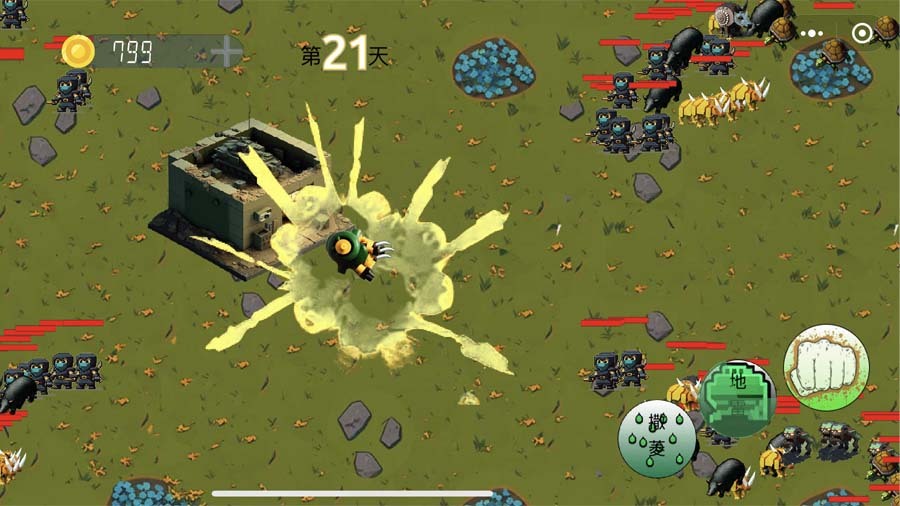Image resolution: width=900 pixels, height=506 pixels.
Task: Tap the plus button beside the coin count
Action: coord(226,52)
